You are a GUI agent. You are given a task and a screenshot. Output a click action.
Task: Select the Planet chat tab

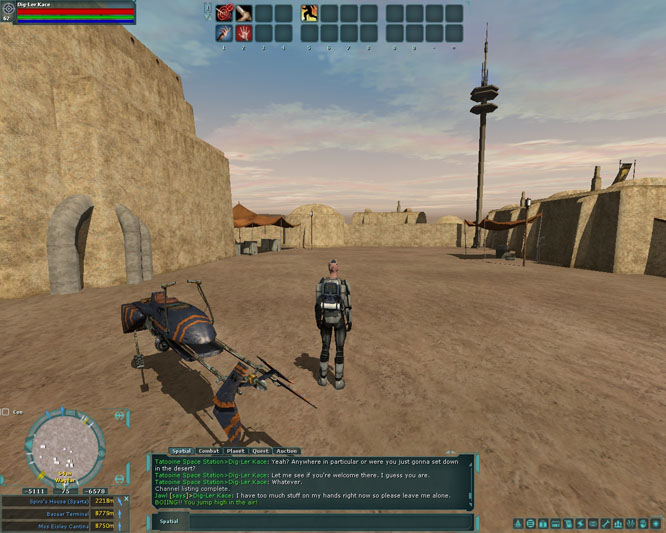[x=235, y=451]
